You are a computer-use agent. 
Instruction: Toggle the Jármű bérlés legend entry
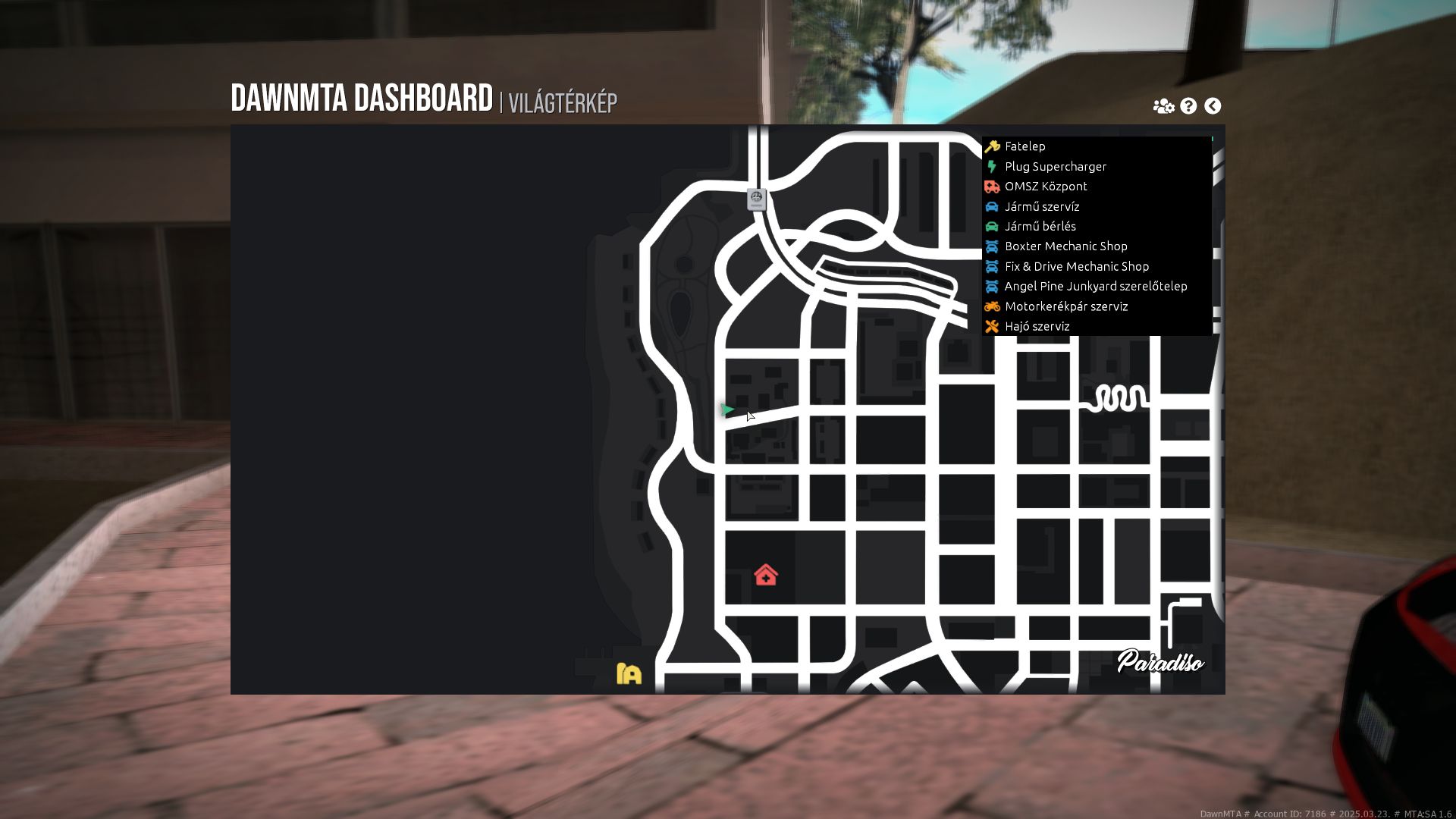point(1040,226)
